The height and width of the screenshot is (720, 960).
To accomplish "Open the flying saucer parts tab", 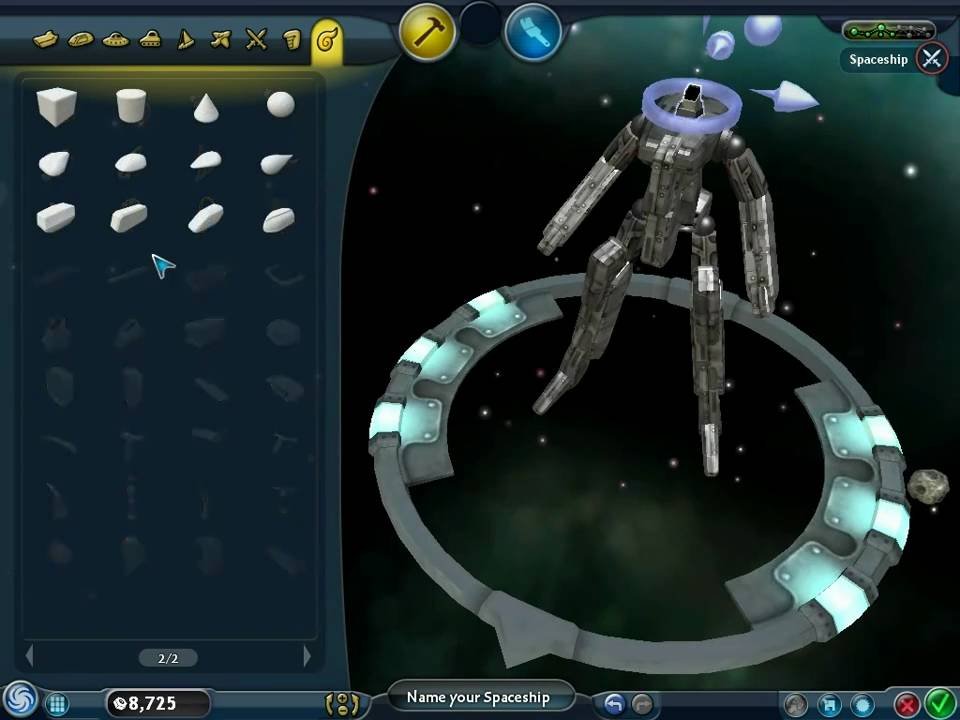I will (115, 40).
